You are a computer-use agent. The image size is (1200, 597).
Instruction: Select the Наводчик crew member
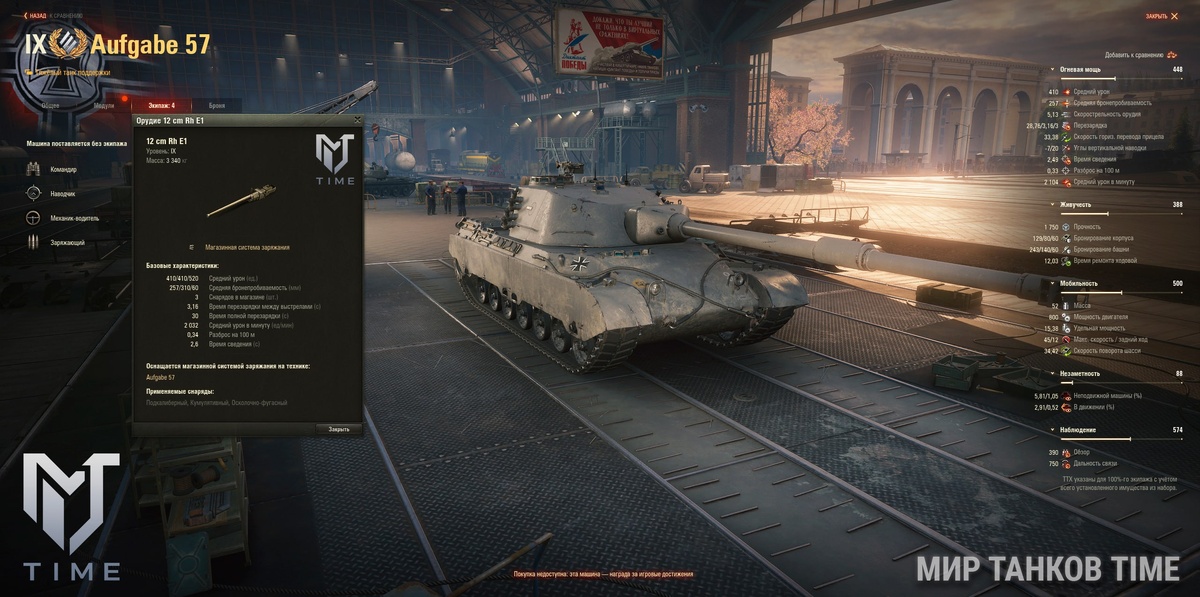(62, 194)
